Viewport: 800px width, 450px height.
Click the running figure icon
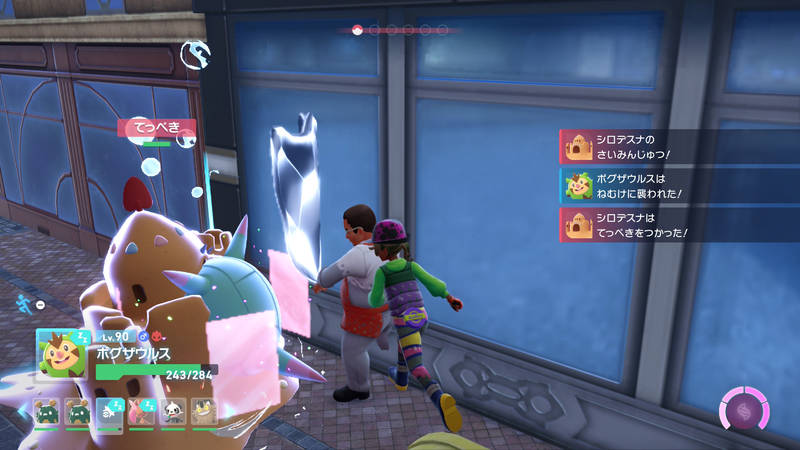tap(24, 301)
